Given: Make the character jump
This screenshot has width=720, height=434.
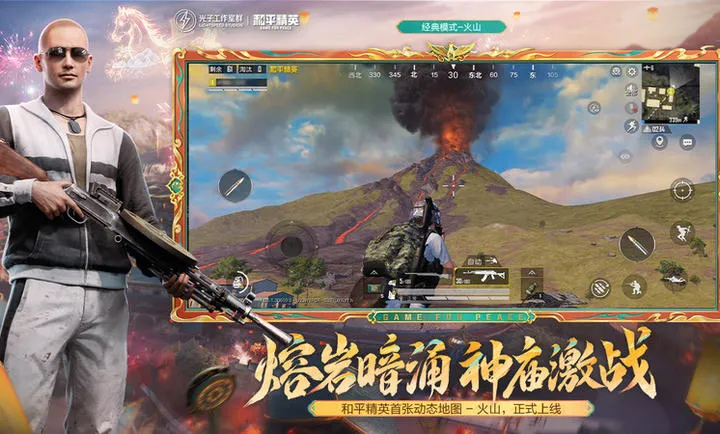Looking at the screenshot, I should (x=682, y=232).
